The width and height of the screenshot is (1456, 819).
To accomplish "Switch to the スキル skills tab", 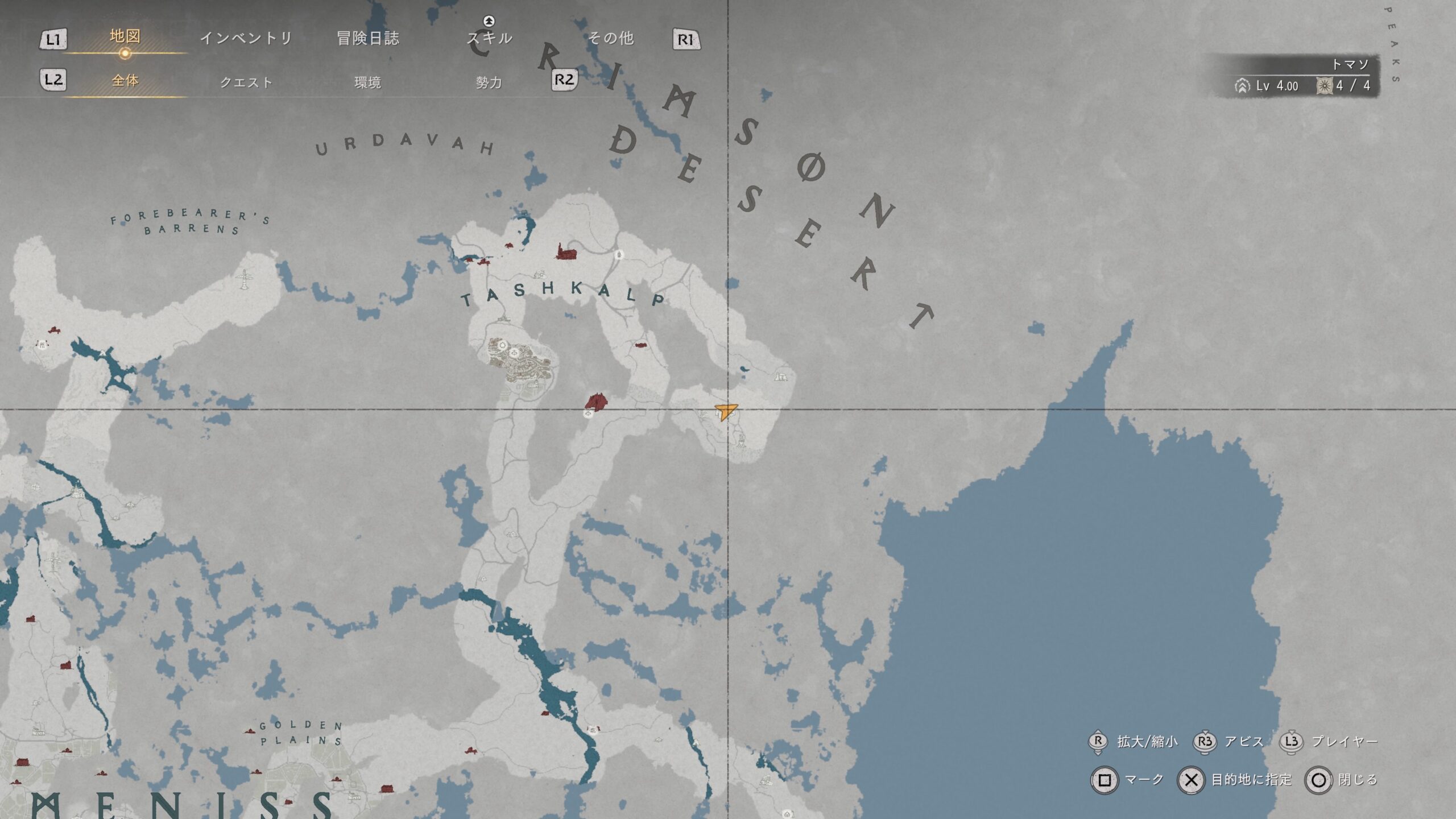I will [x=489, y=38].
